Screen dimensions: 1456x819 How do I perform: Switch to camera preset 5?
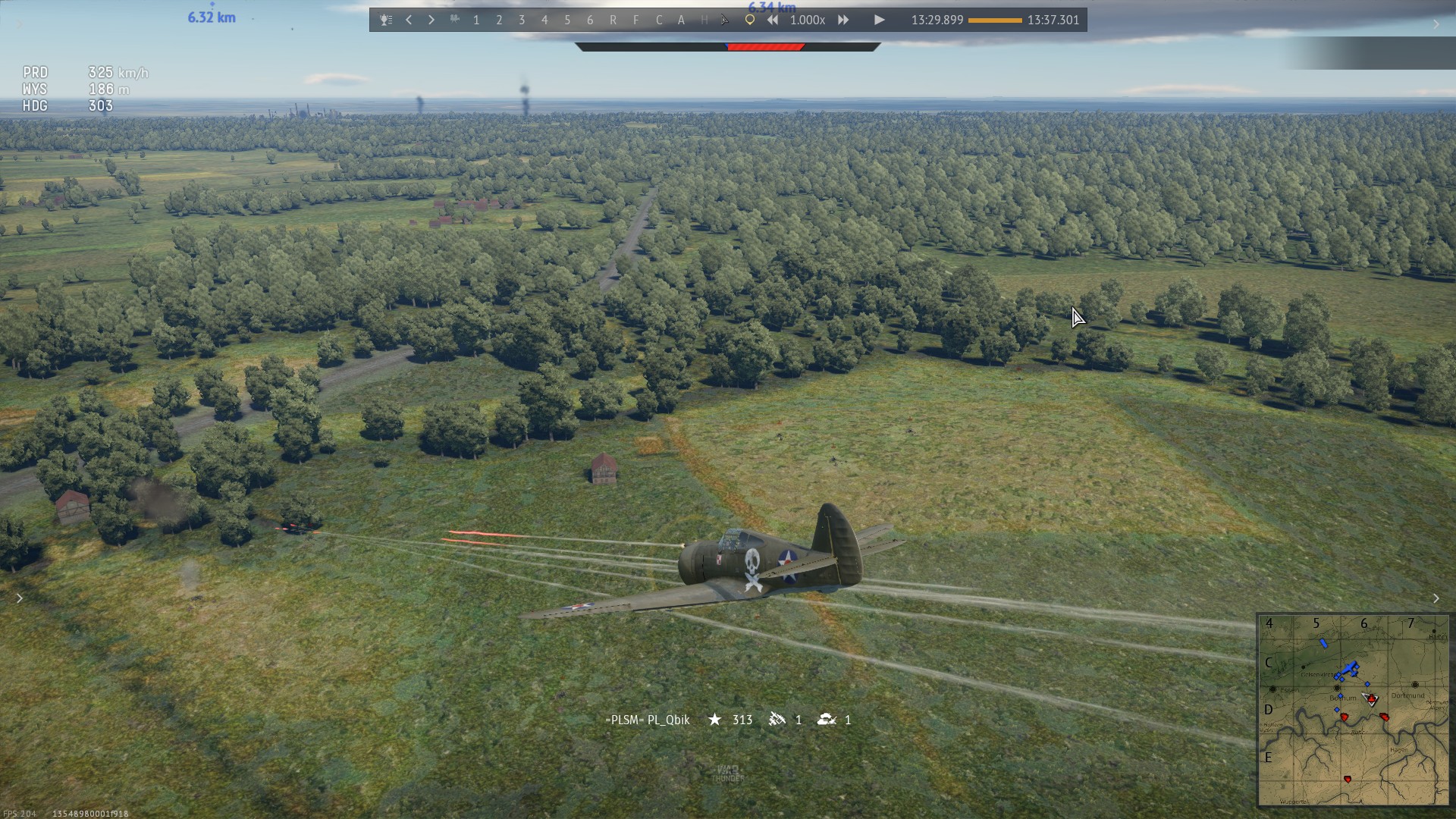[567, 20]
